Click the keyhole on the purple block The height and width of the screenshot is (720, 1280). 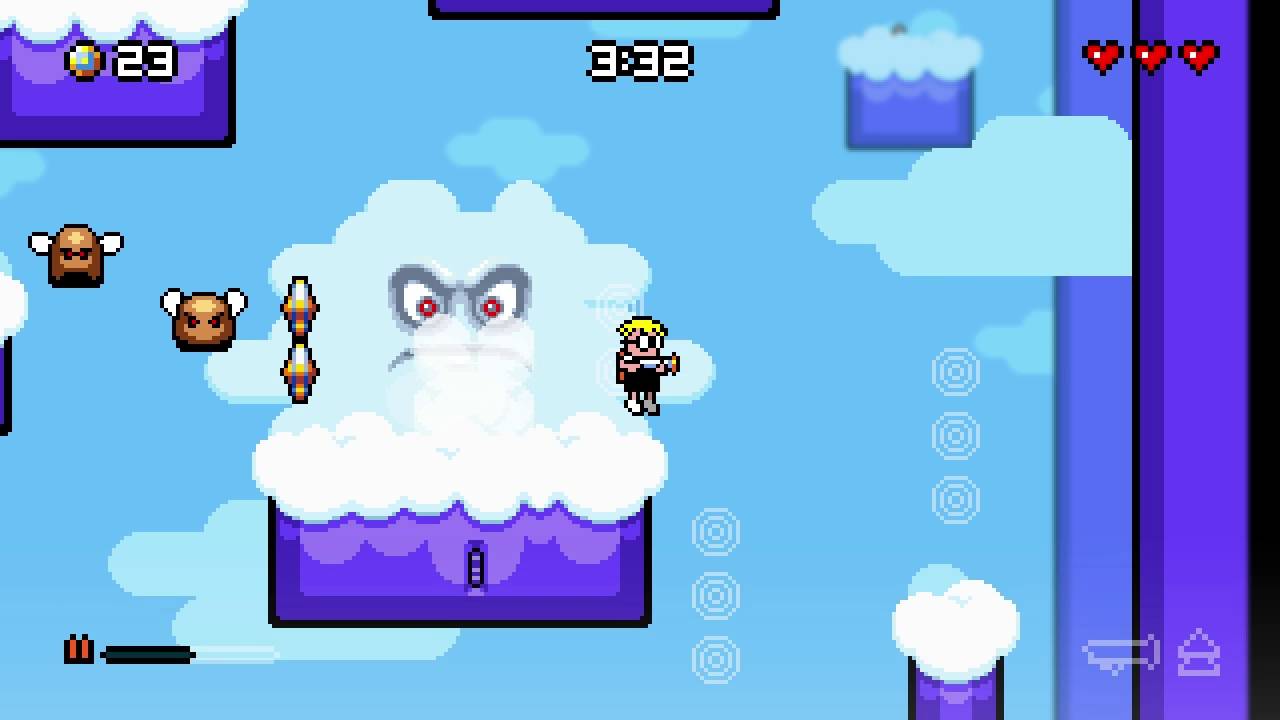[474, 568]
